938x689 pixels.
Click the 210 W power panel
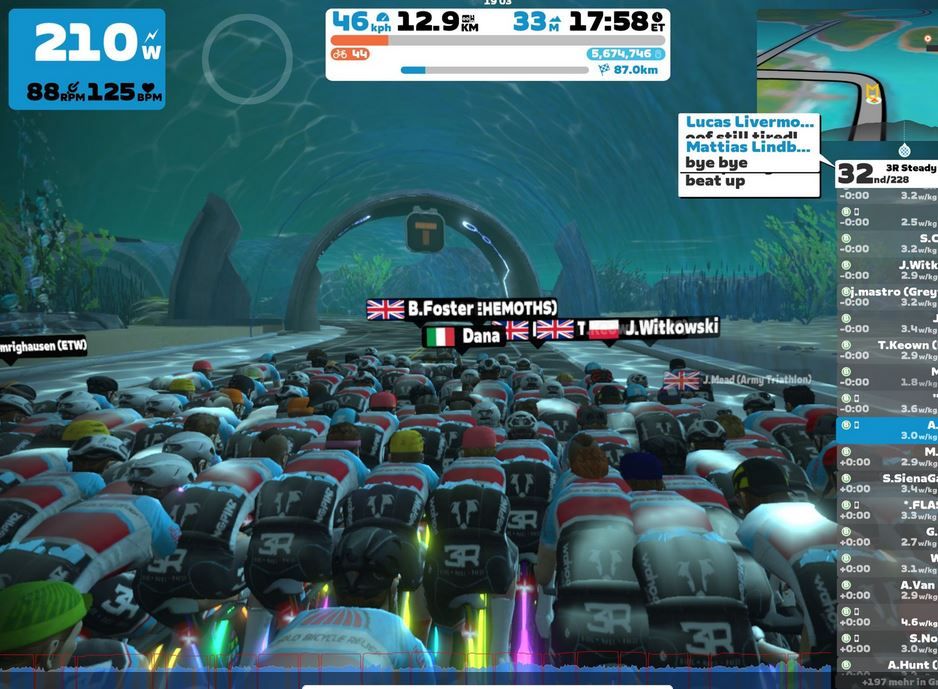coord(87,59)
